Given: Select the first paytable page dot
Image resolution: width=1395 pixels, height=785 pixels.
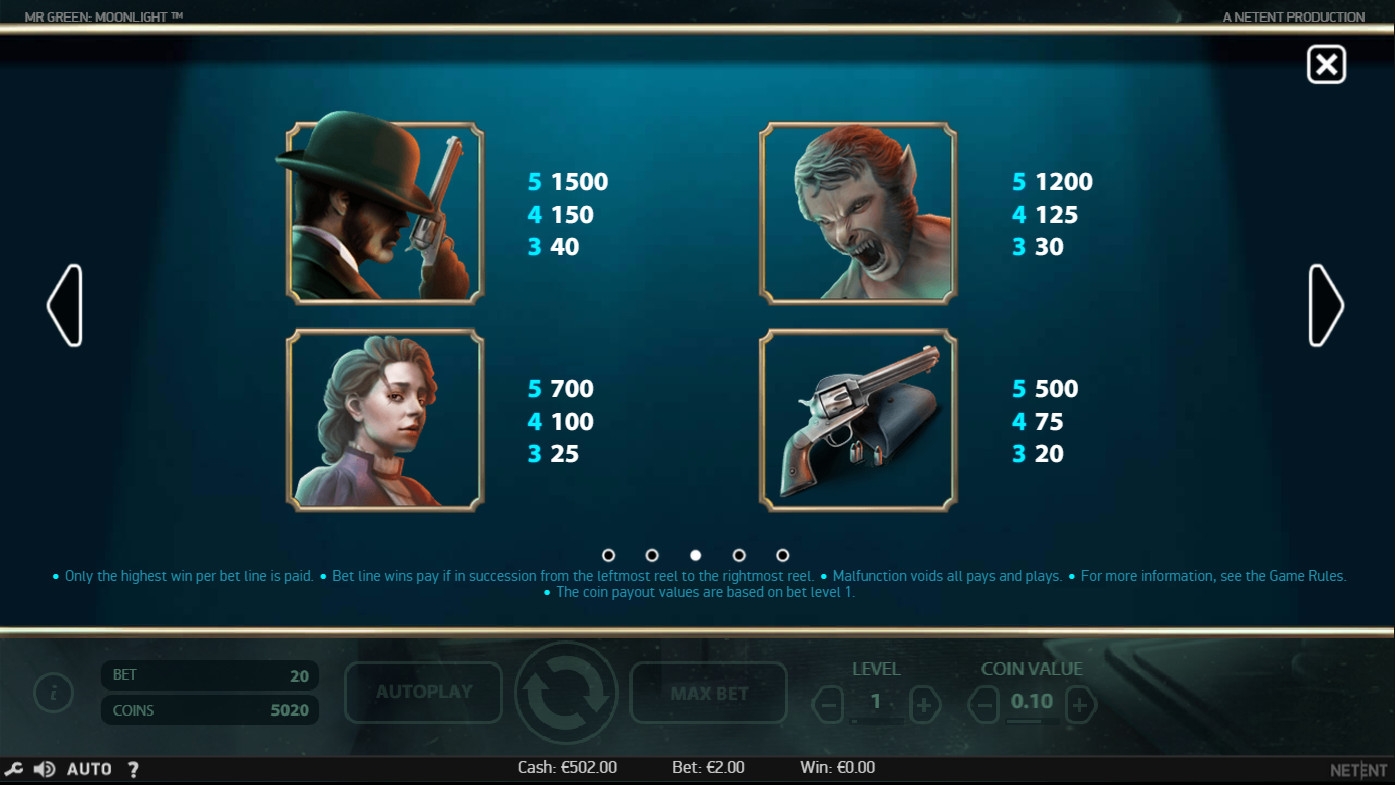Looking at the screenshot, I should coord(608,555).
